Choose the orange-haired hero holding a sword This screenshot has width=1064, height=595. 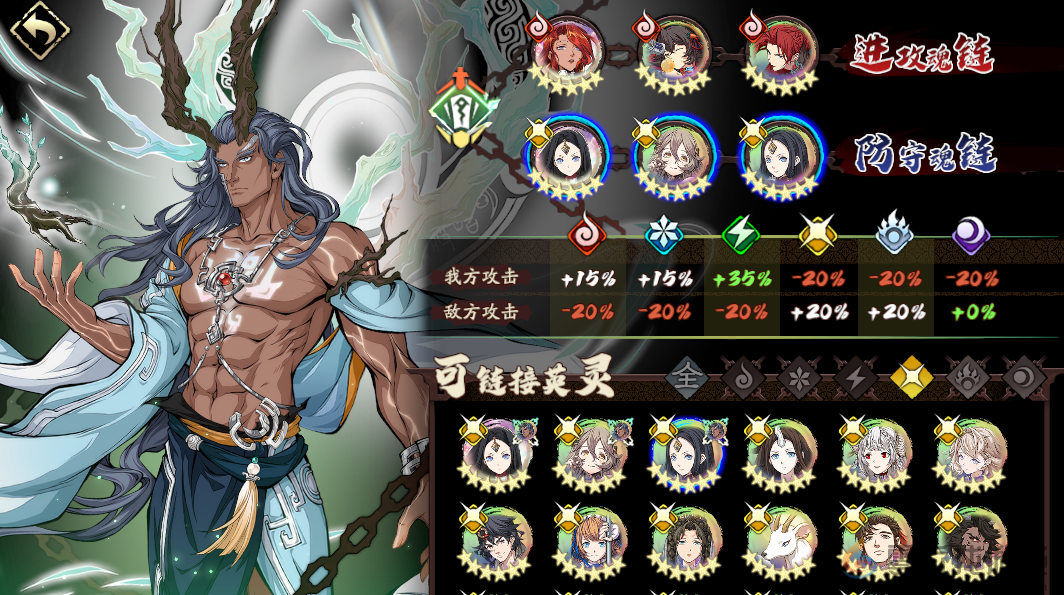tap(592, 541)
